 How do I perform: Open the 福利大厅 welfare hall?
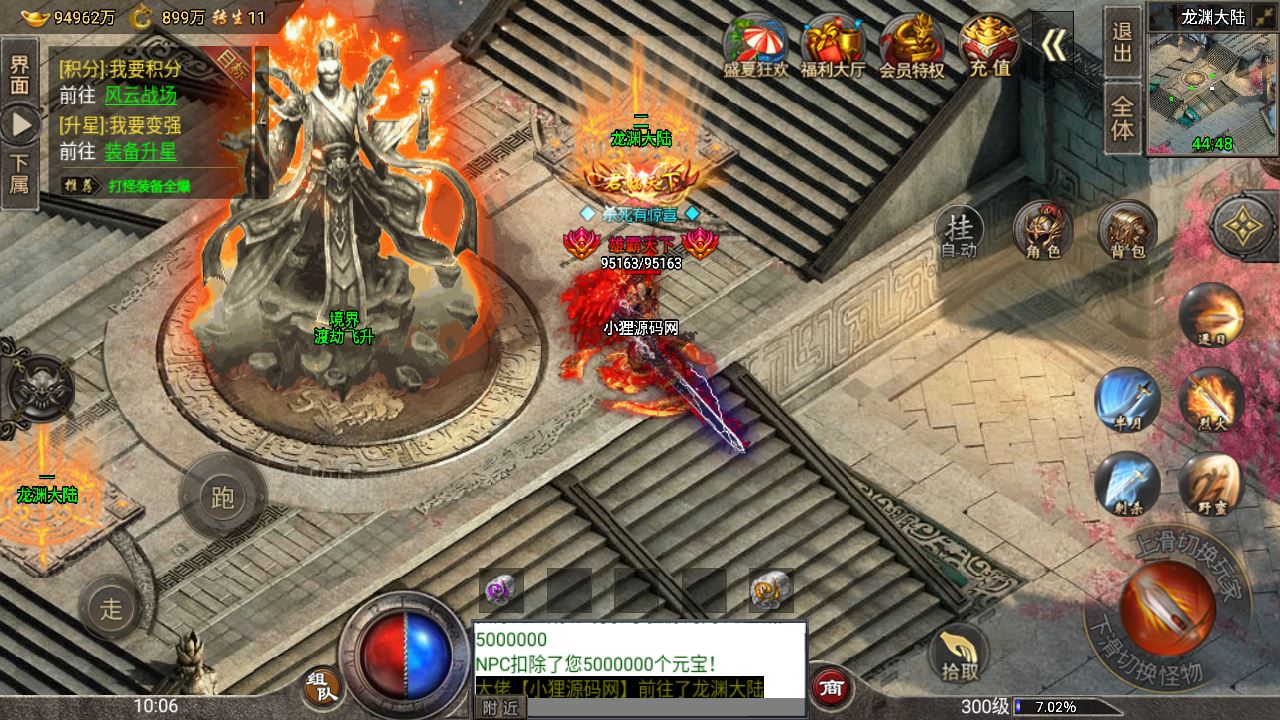coord(832,46)
